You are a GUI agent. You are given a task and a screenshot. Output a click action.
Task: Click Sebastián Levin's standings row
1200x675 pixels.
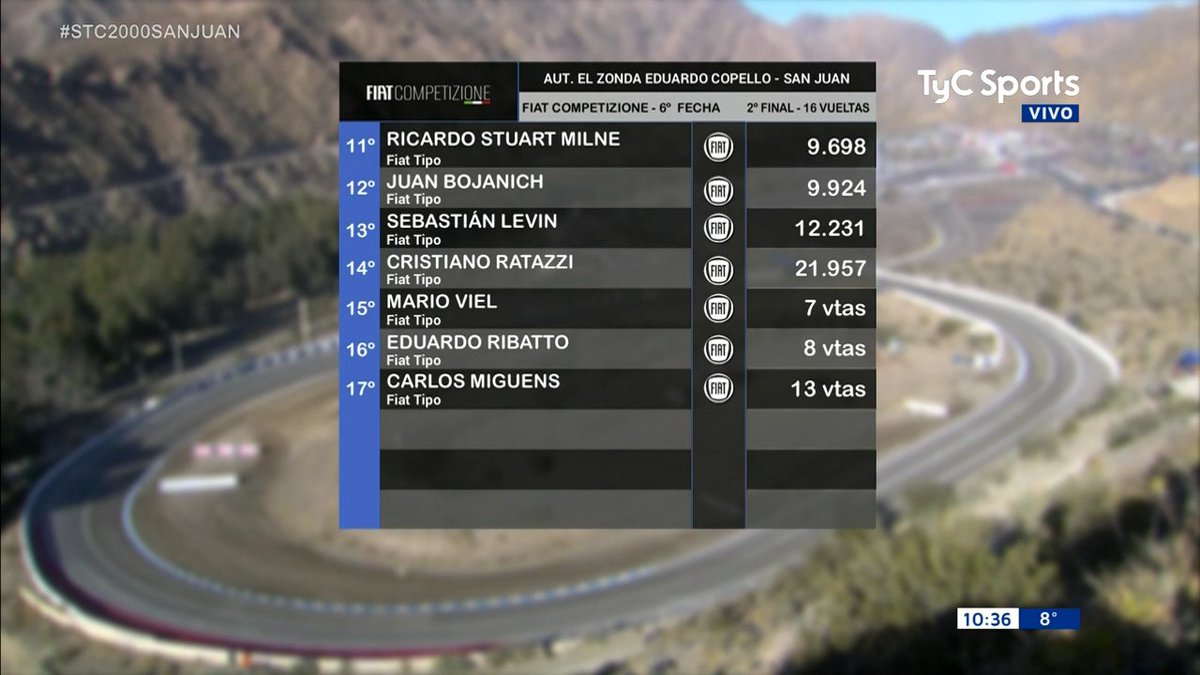(472, 228)
